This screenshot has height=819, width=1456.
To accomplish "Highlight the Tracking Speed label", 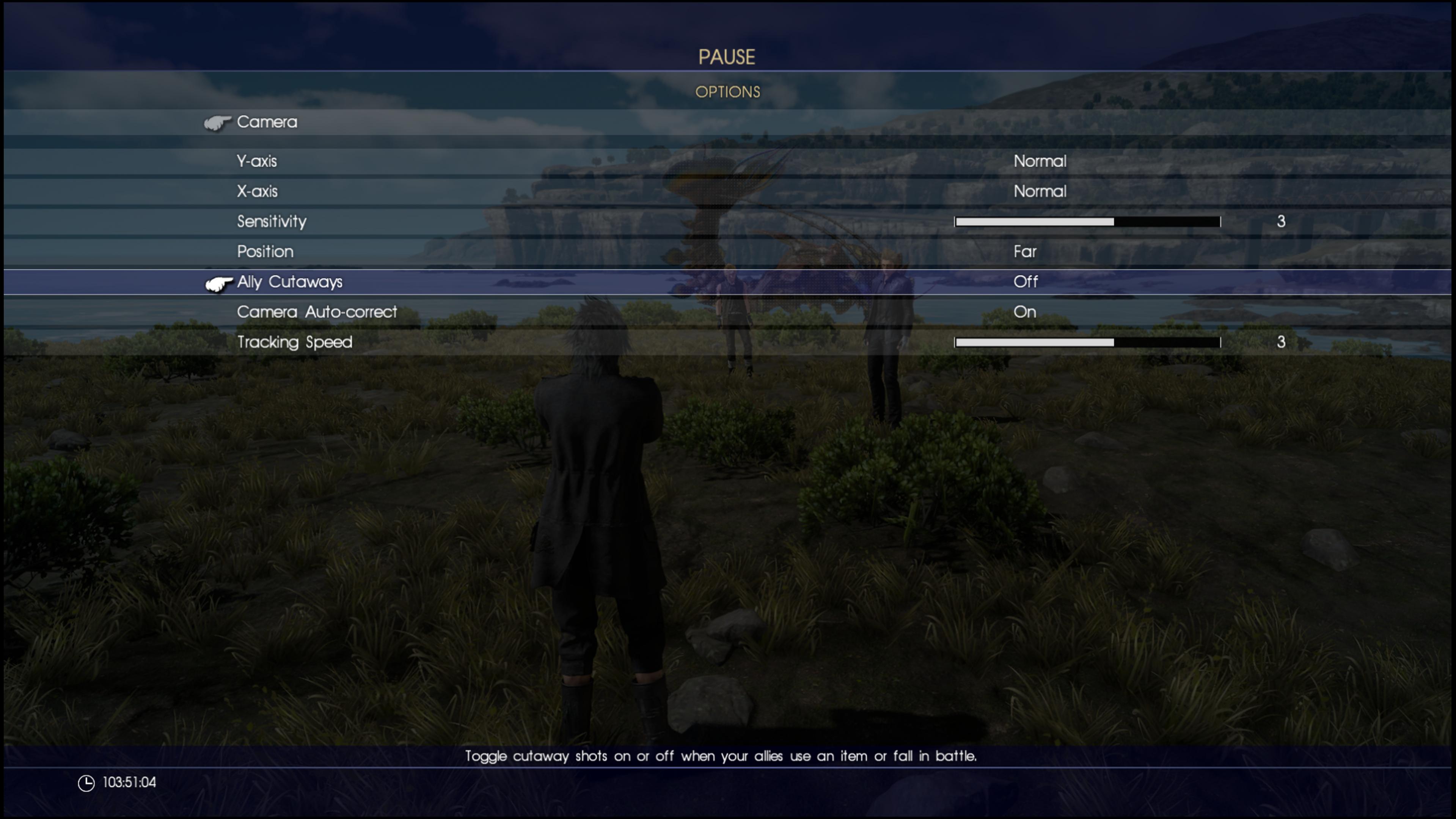I will tap(294, 342).
